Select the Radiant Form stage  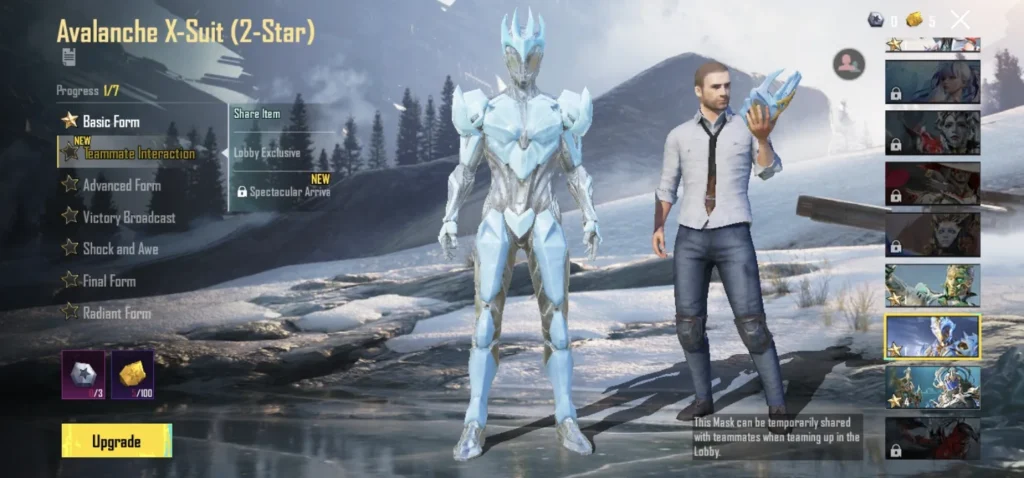116,313
